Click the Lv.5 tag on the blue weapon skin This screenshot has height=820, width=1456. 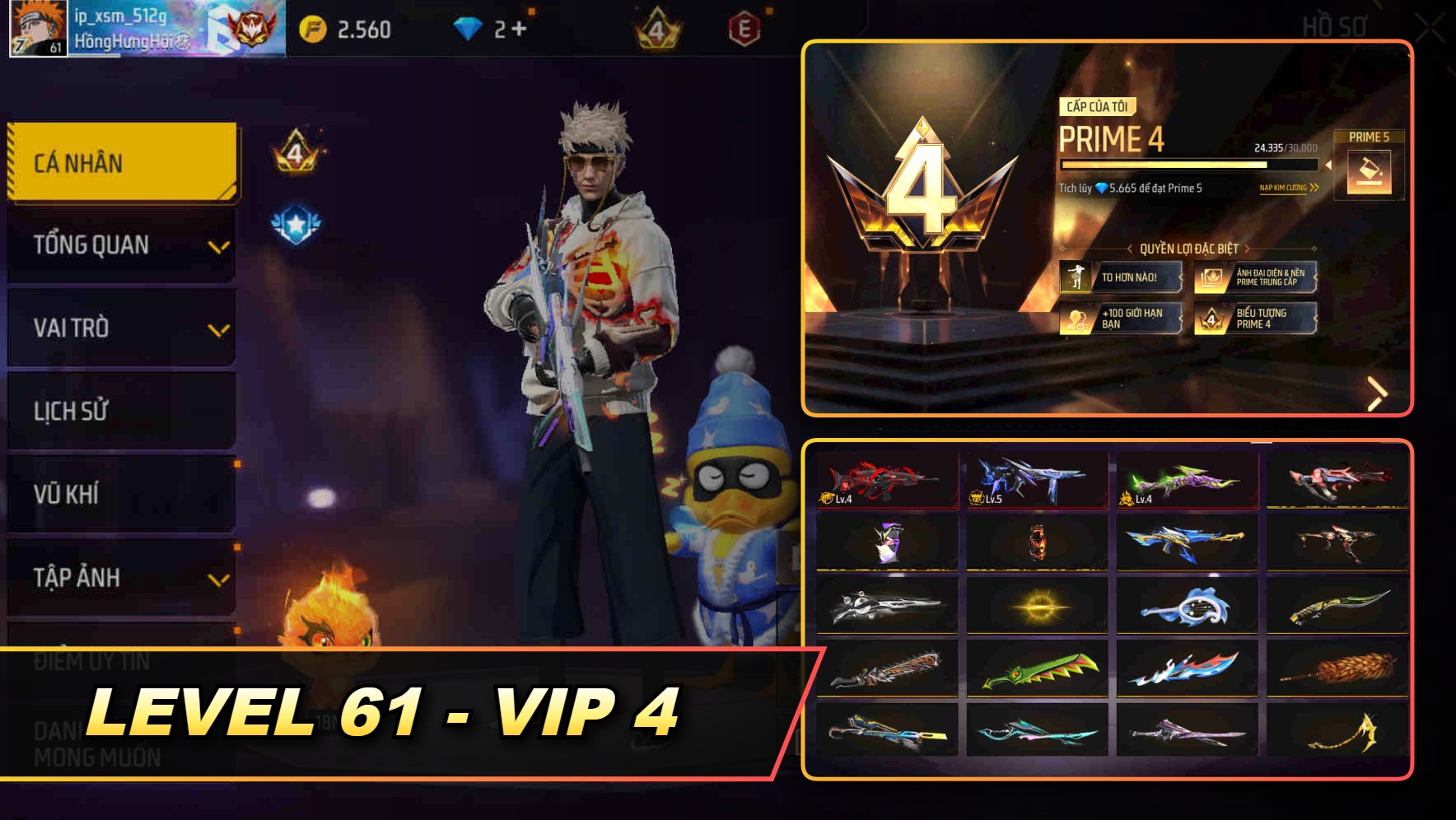[985, 498]
